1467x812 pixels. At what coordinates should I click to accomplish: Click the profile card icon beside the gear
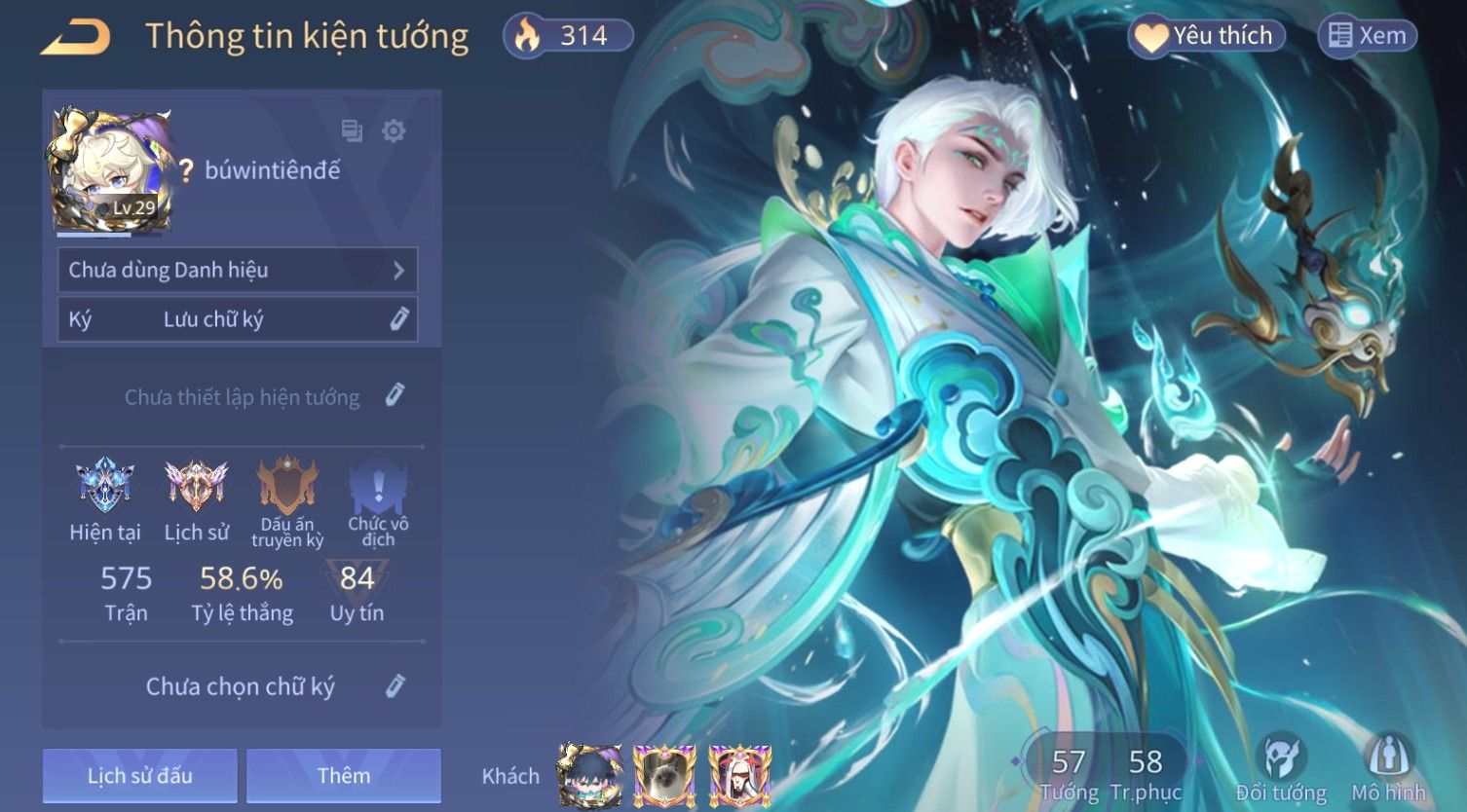pyautogui.click(x=352, y=130)
